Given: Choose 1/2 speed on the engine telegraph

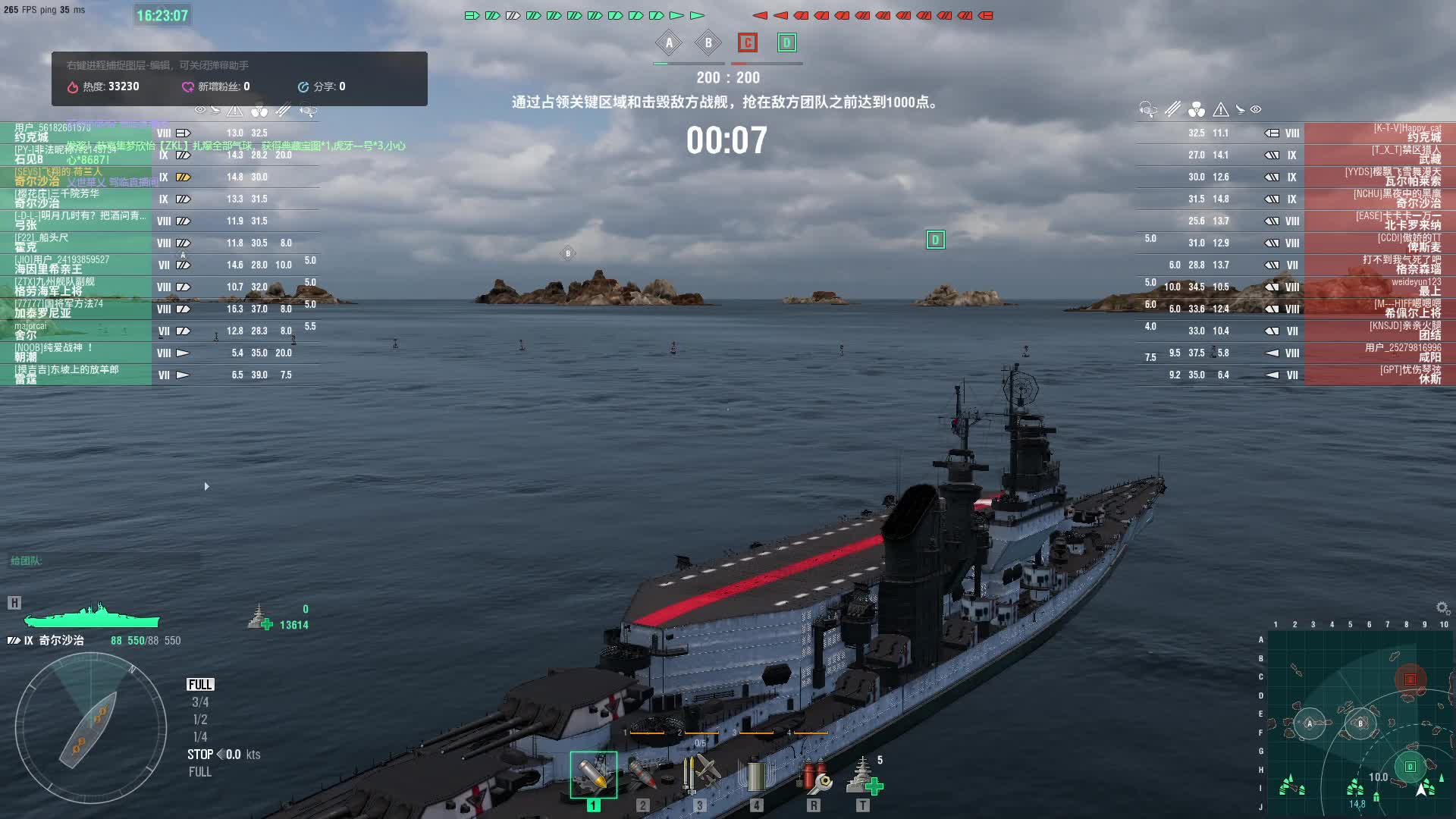Looking at the screenshot, I should (x=200, y=720).
